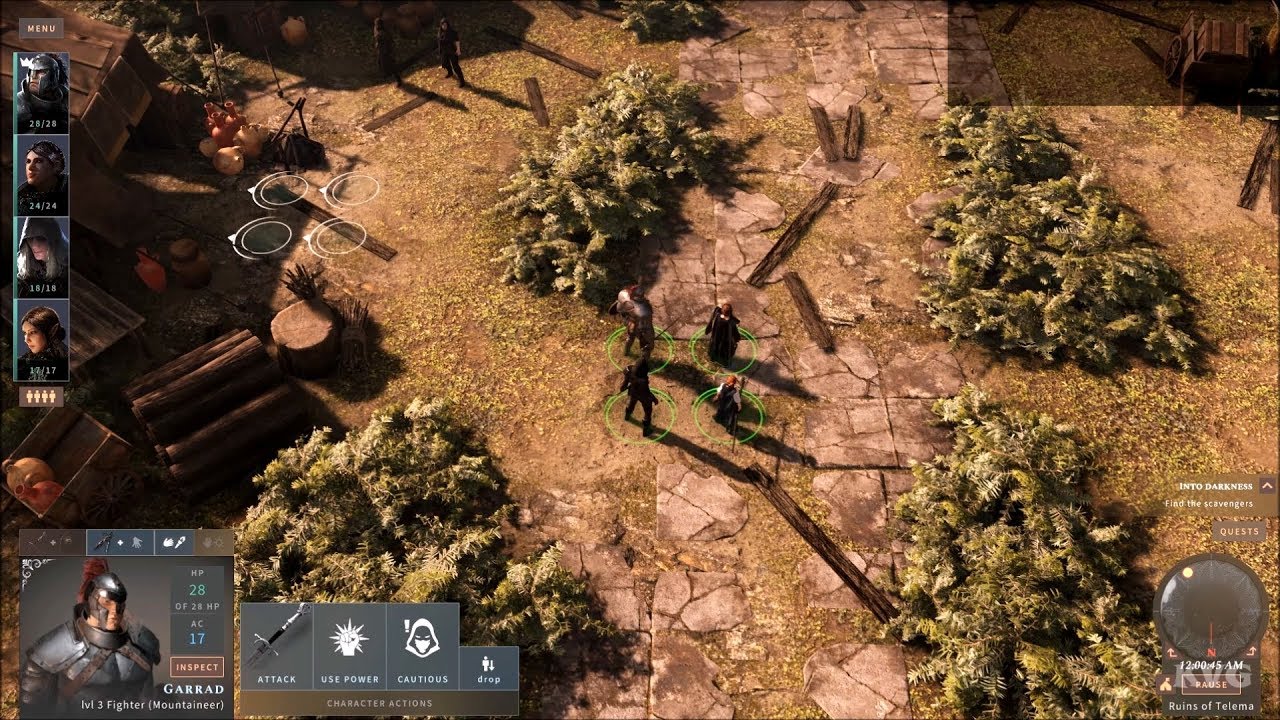Open the QUESTS journal
This screenshot has width=1280, height=720.
click(x=1239, y=530)
